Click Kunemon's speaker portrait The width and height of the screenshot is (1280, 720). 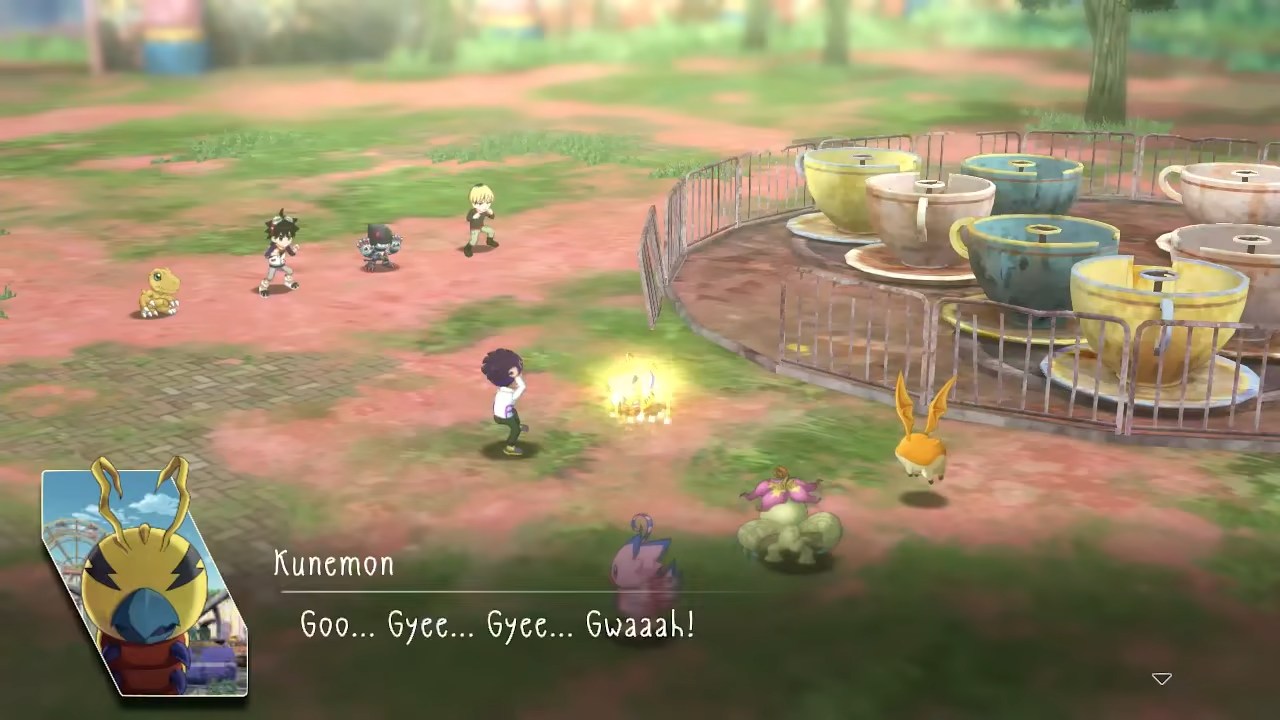pyautogui.click(x=144, y=582)
